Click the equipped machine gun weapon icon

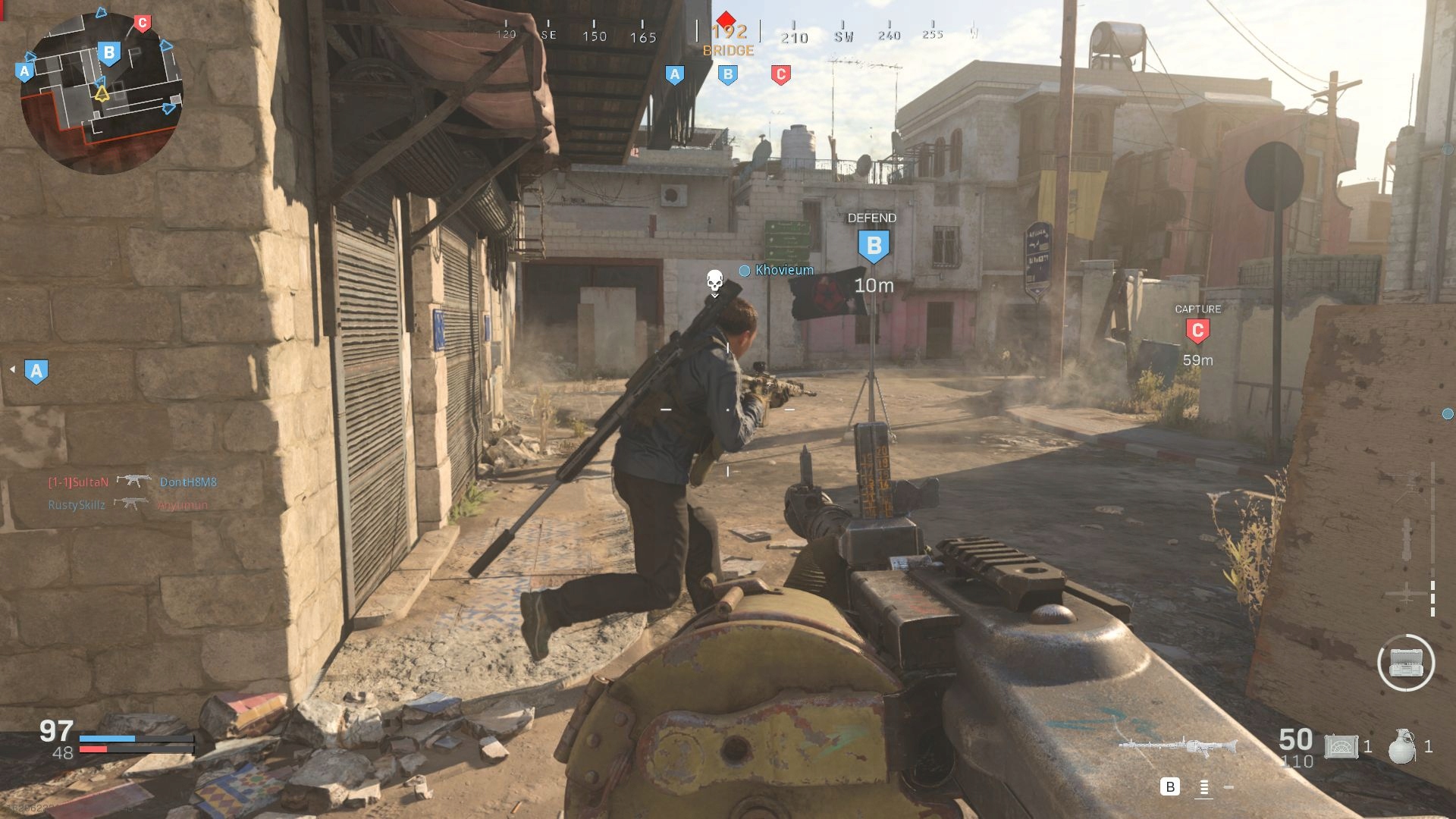pos(1178,746)
